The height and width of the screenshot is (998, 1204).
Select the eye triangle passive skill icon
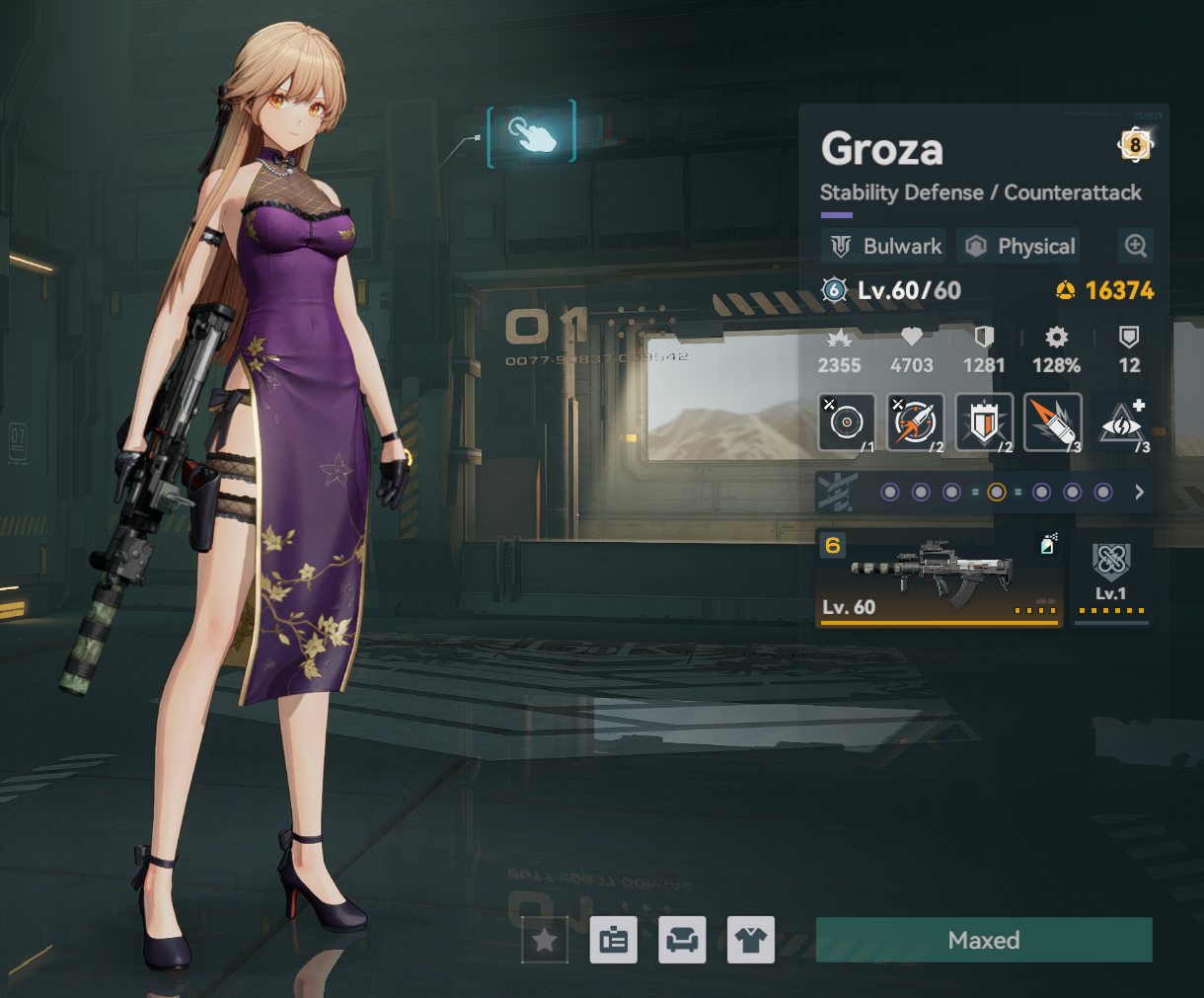(1122, 423)
